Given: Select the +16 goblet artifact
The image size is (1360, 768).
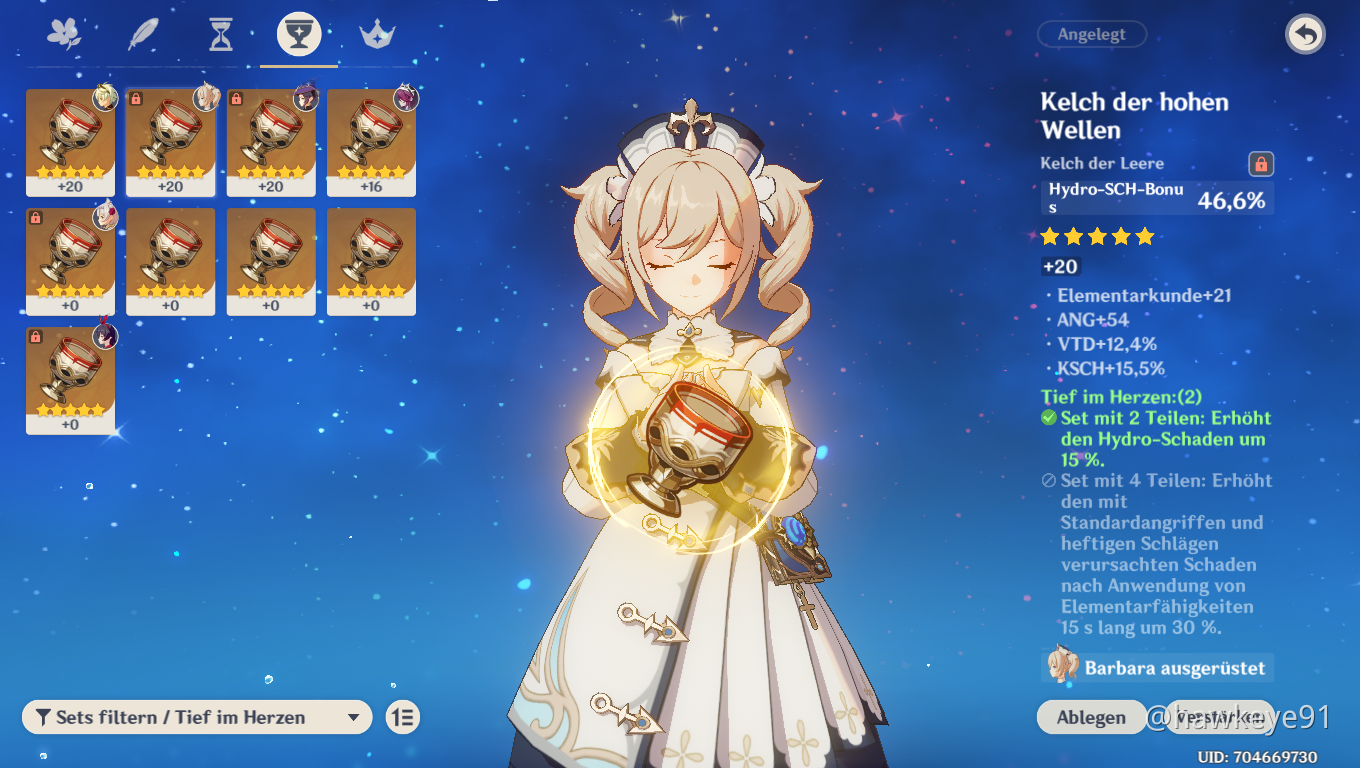Looking at the screenshot, I should [x=371, y=142].
